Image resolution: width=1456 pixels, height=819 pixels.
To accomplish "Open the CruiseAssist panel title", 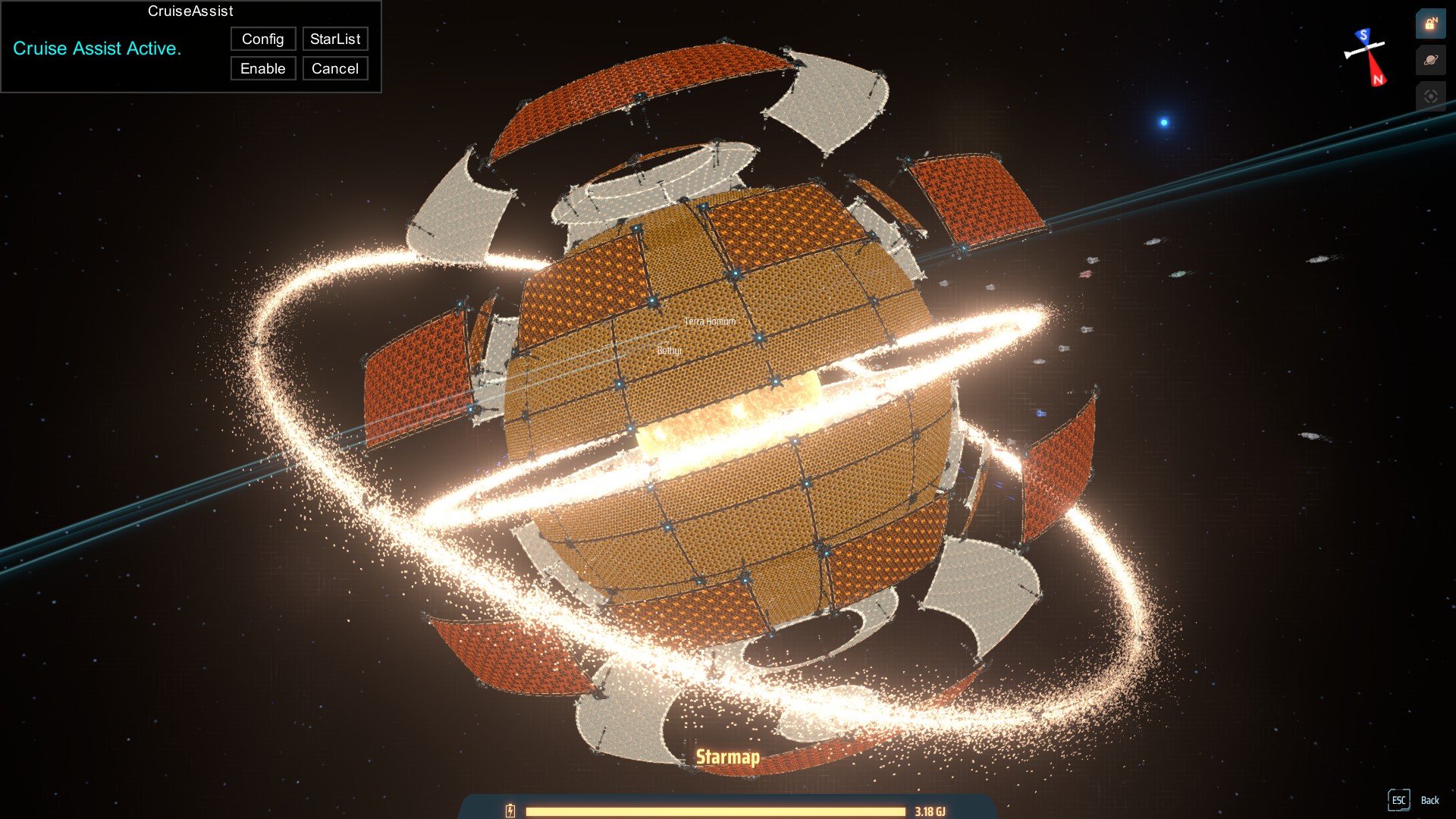I will tap(190, 11).
